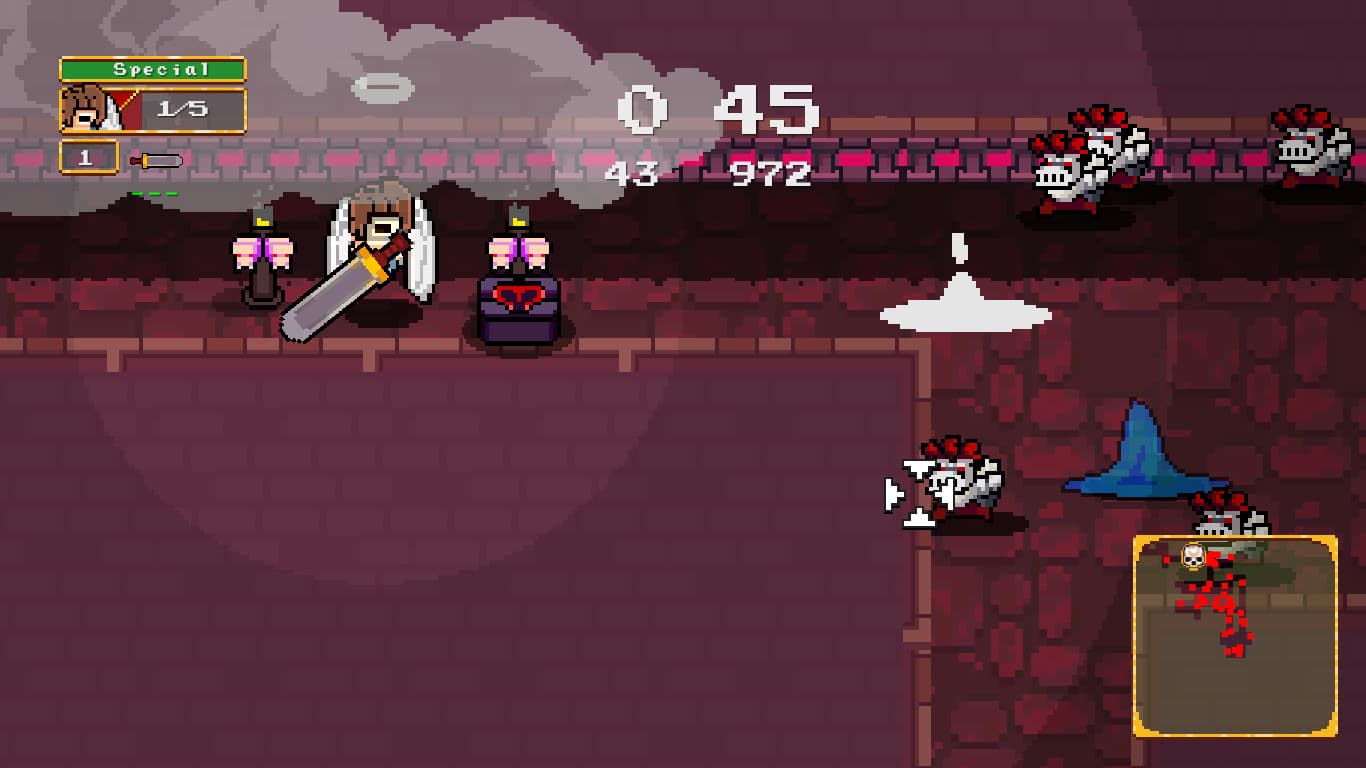
Task: Select the 0 score number at the top center
Action: point(640,110)
